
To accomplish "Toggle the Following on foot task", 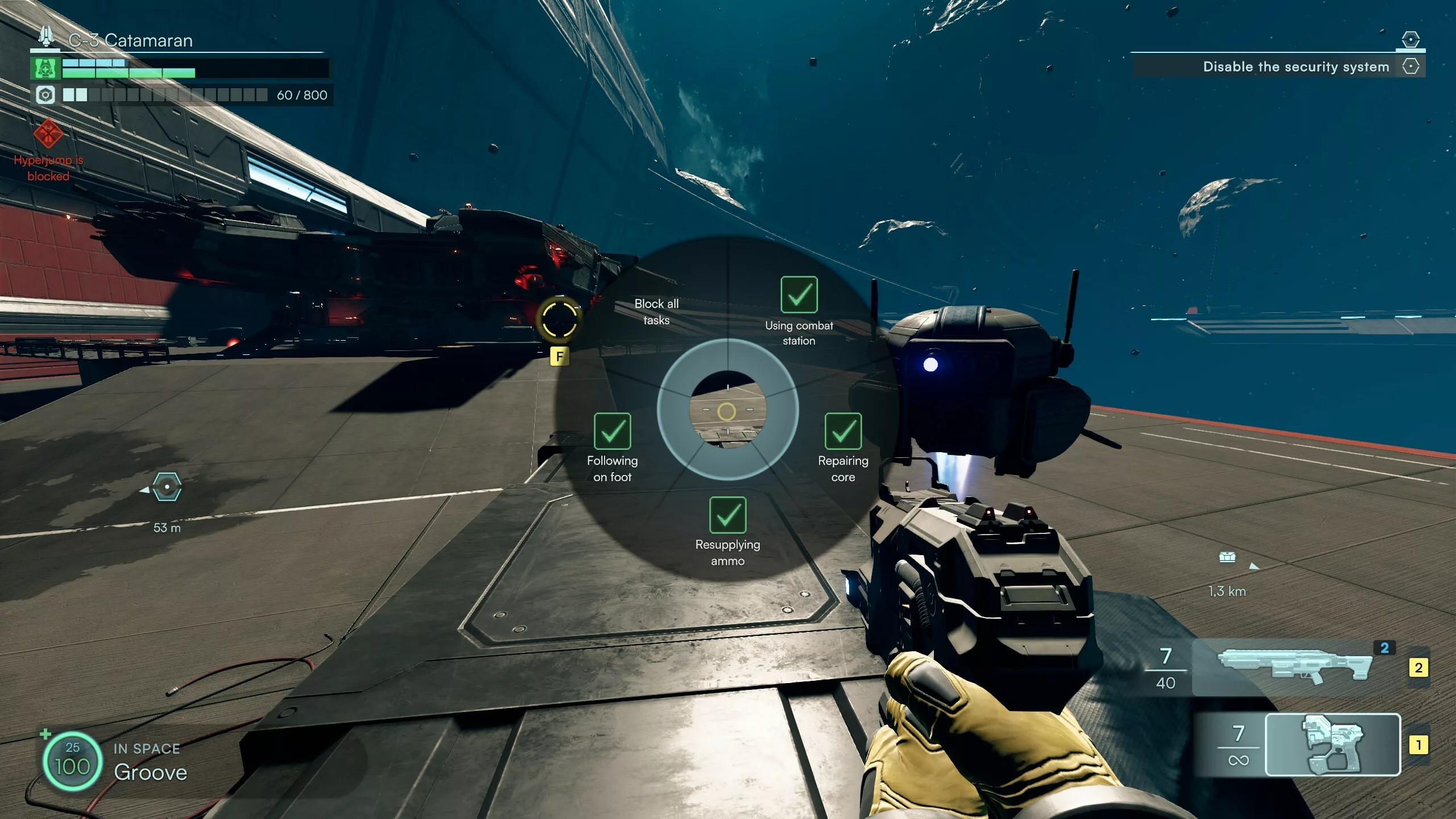I will [x=612, y=432].
